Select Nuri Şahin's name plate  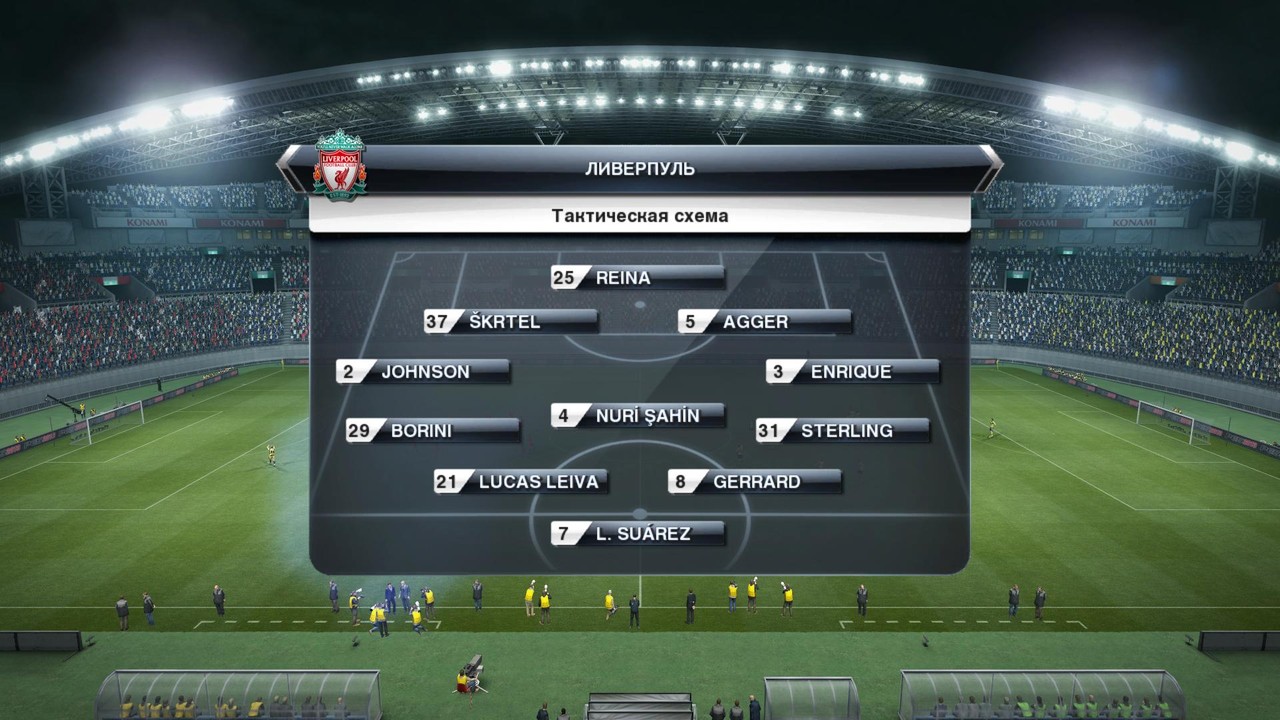(x=638, y=416)
